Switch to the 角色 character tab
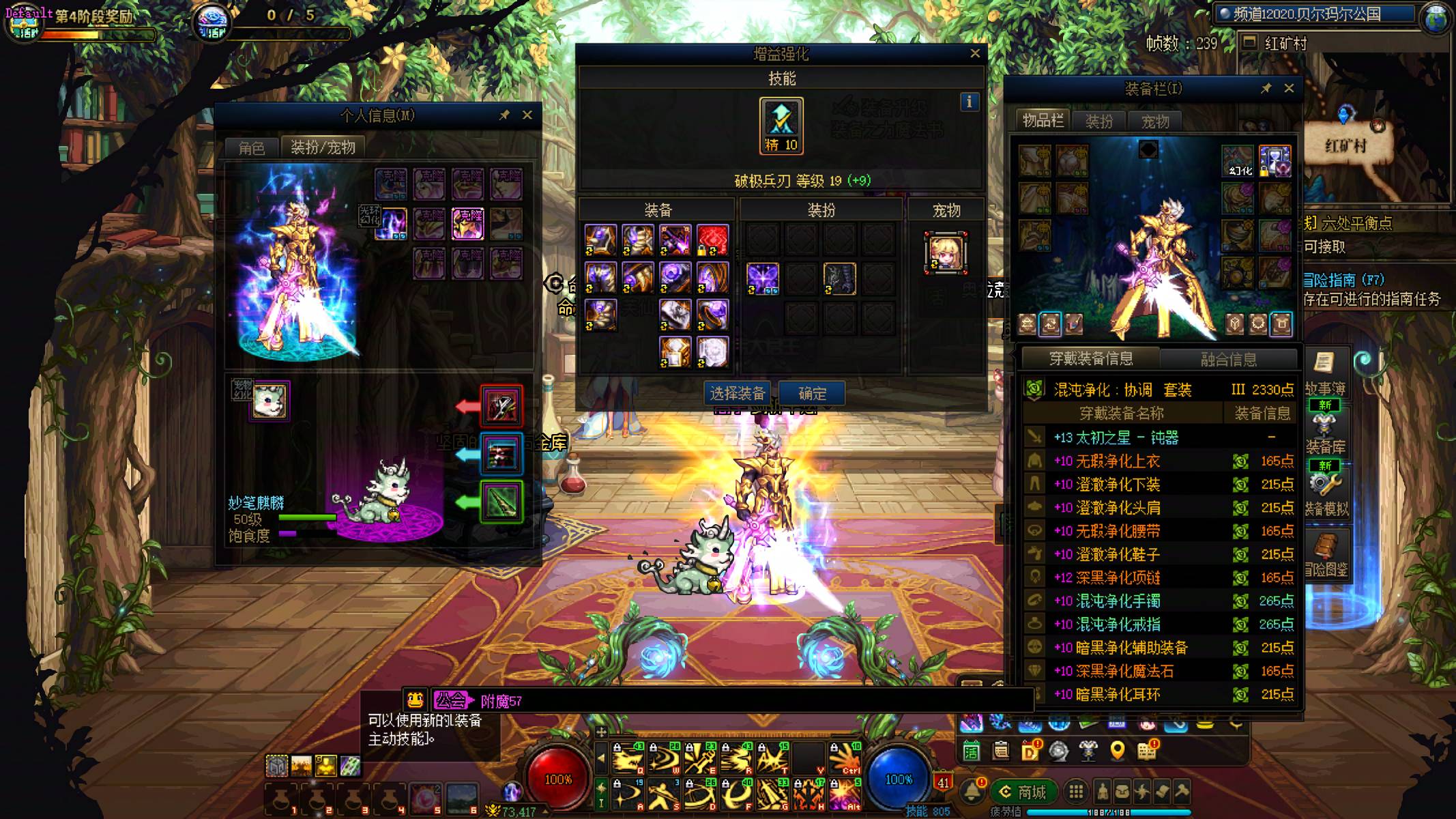The image size is (1456, 819). (x=252, y=148)
